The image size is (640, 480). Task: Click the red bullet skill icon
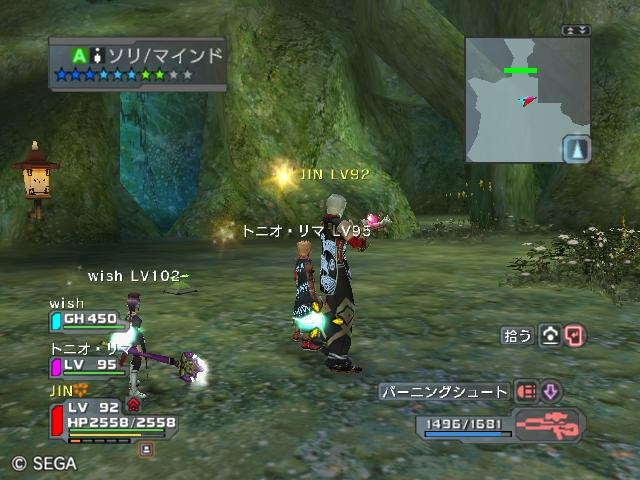[x=526, y=392]
